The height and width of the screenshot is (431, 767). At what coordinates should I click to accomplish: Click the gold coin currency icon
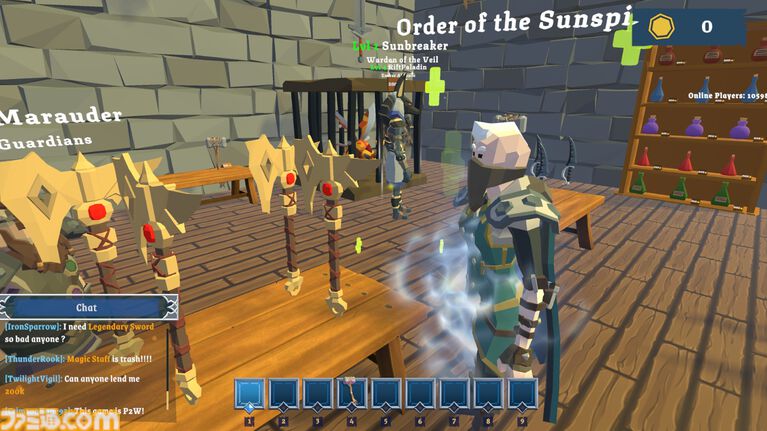coord(661,27)
